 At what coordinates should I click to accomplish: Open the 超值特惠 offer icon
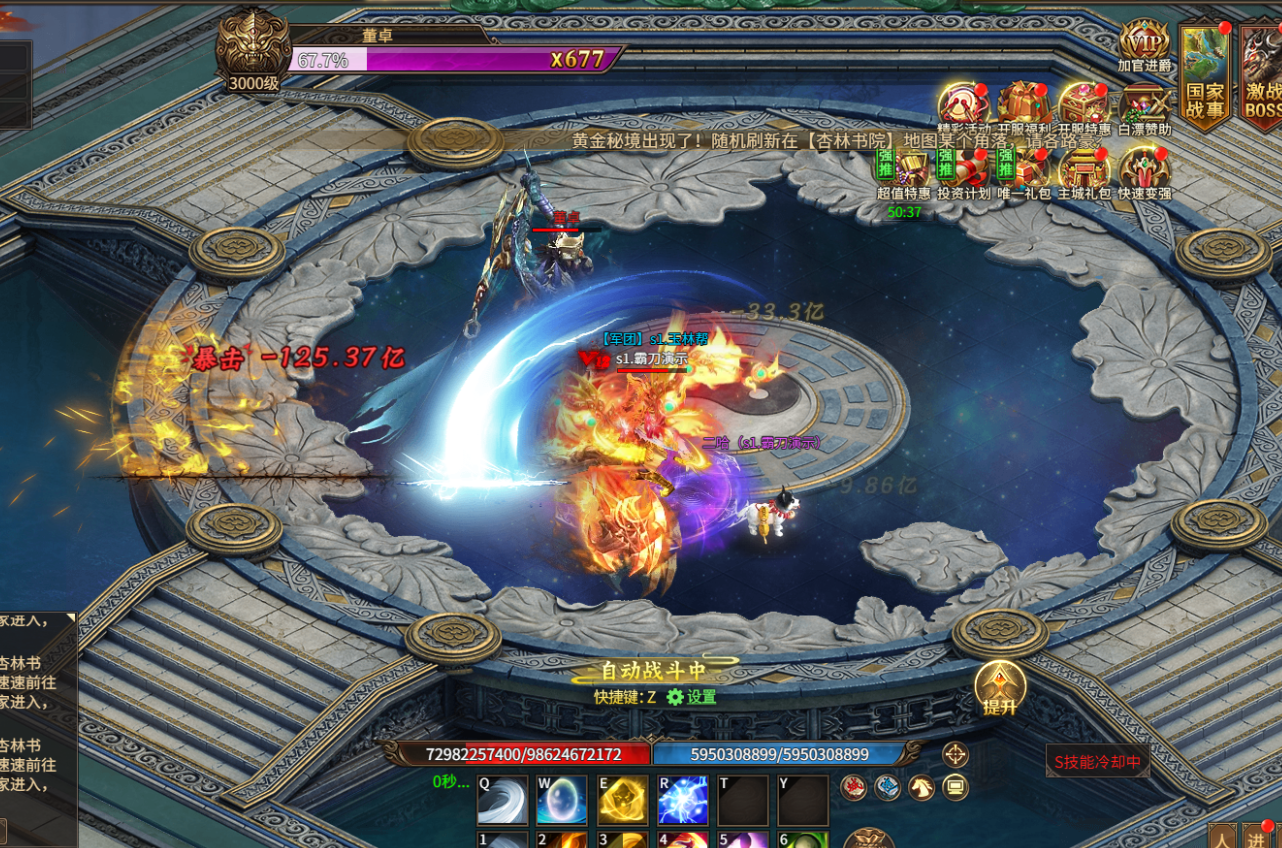point(903,170)
